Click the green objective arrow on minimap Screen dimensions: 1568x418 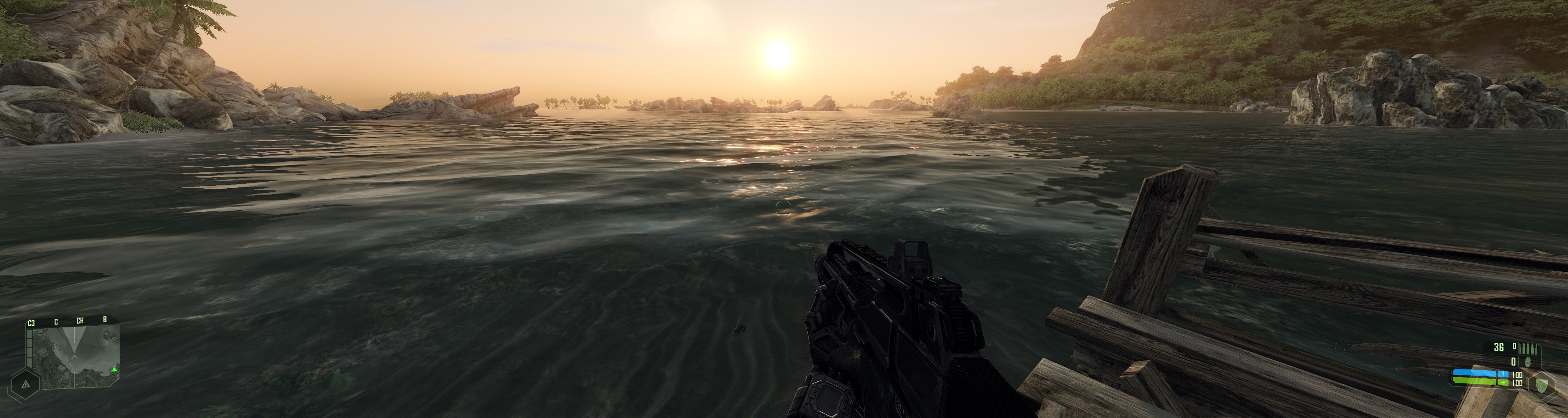(114, 369)
